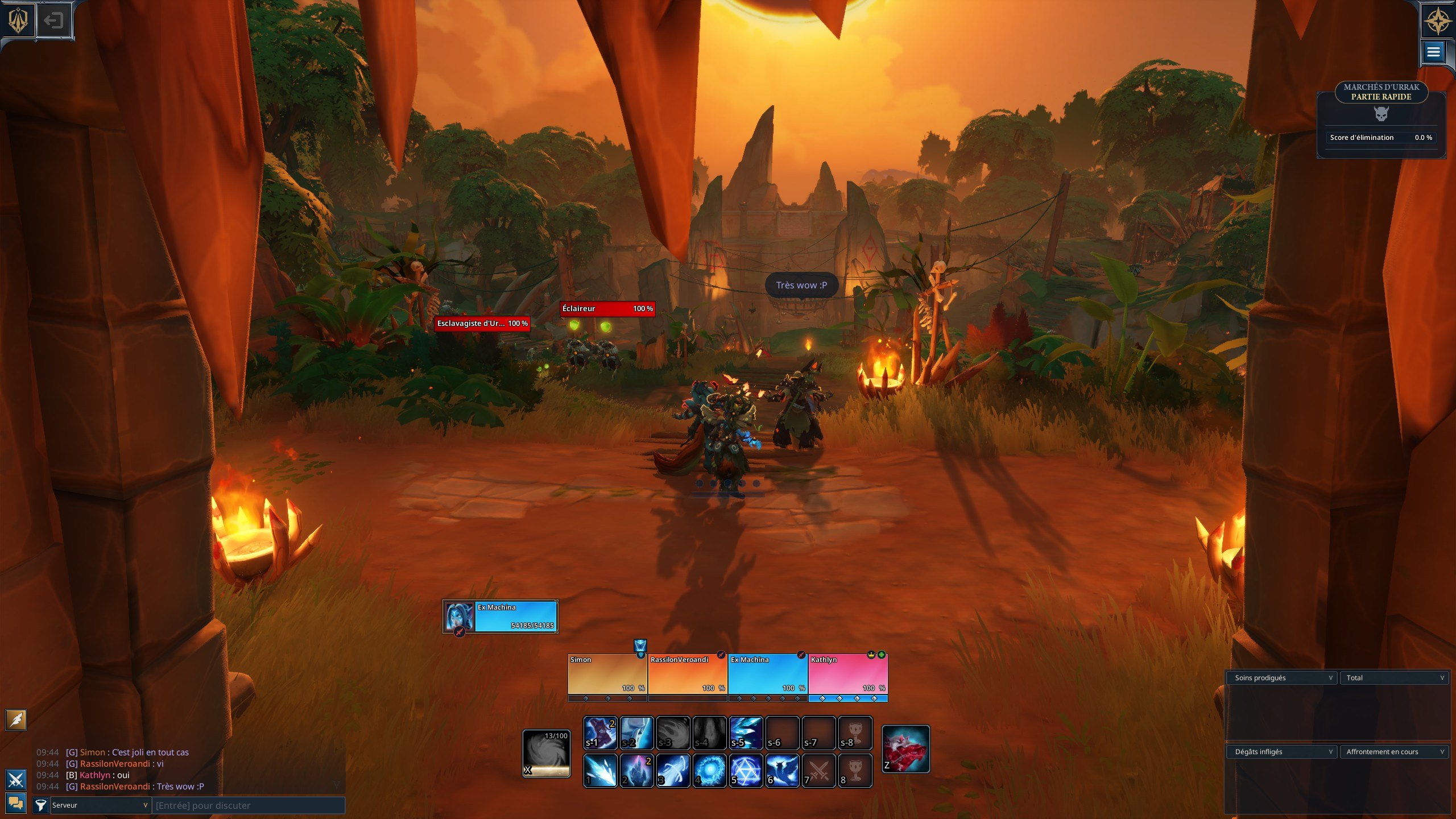Screen dimensions: 1456x819
Task: Activate the ice phoenix ability
Action: click(782, 771)
